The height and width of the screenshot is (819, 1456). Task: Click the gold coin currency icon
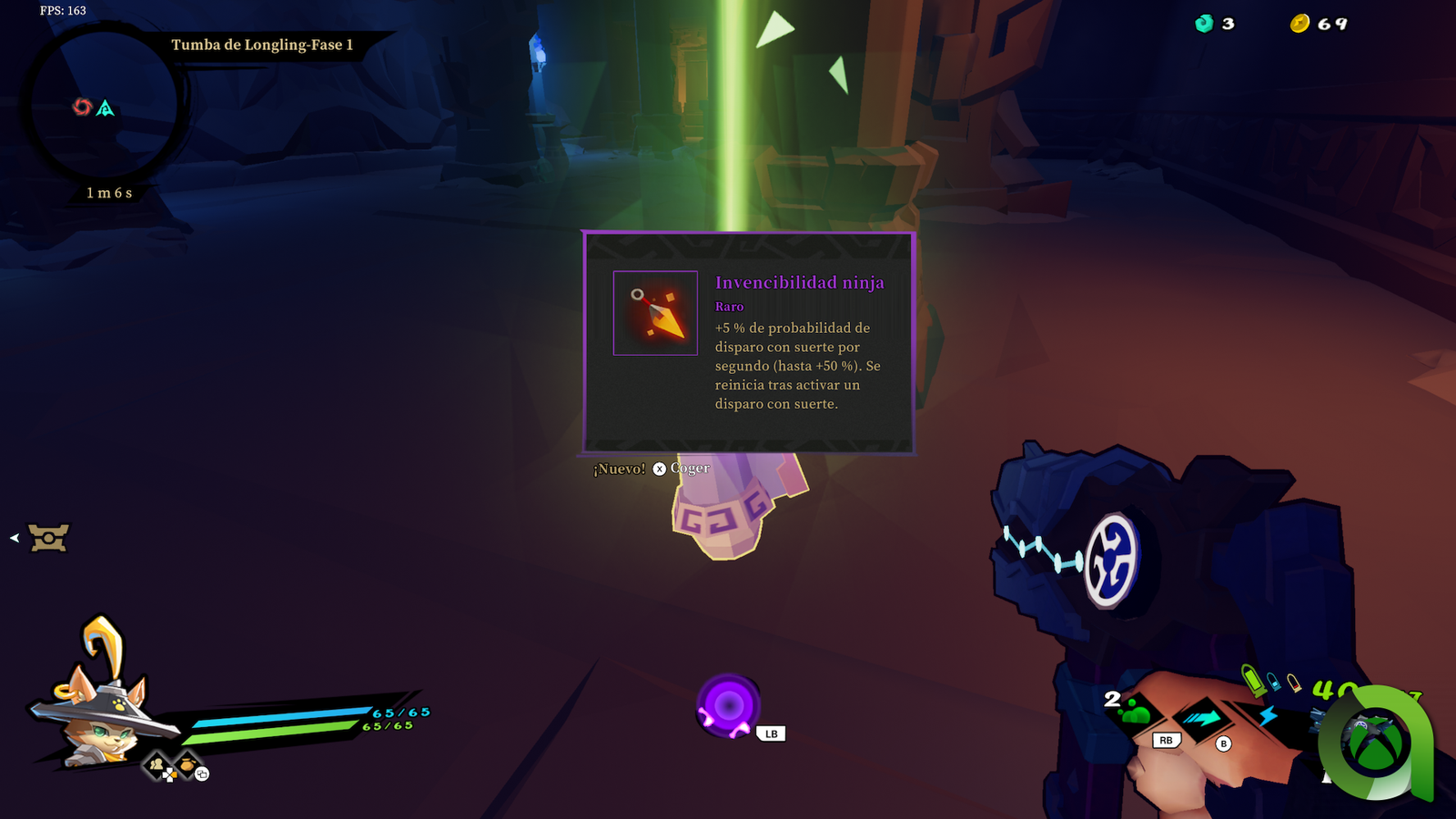(1299, 24)
